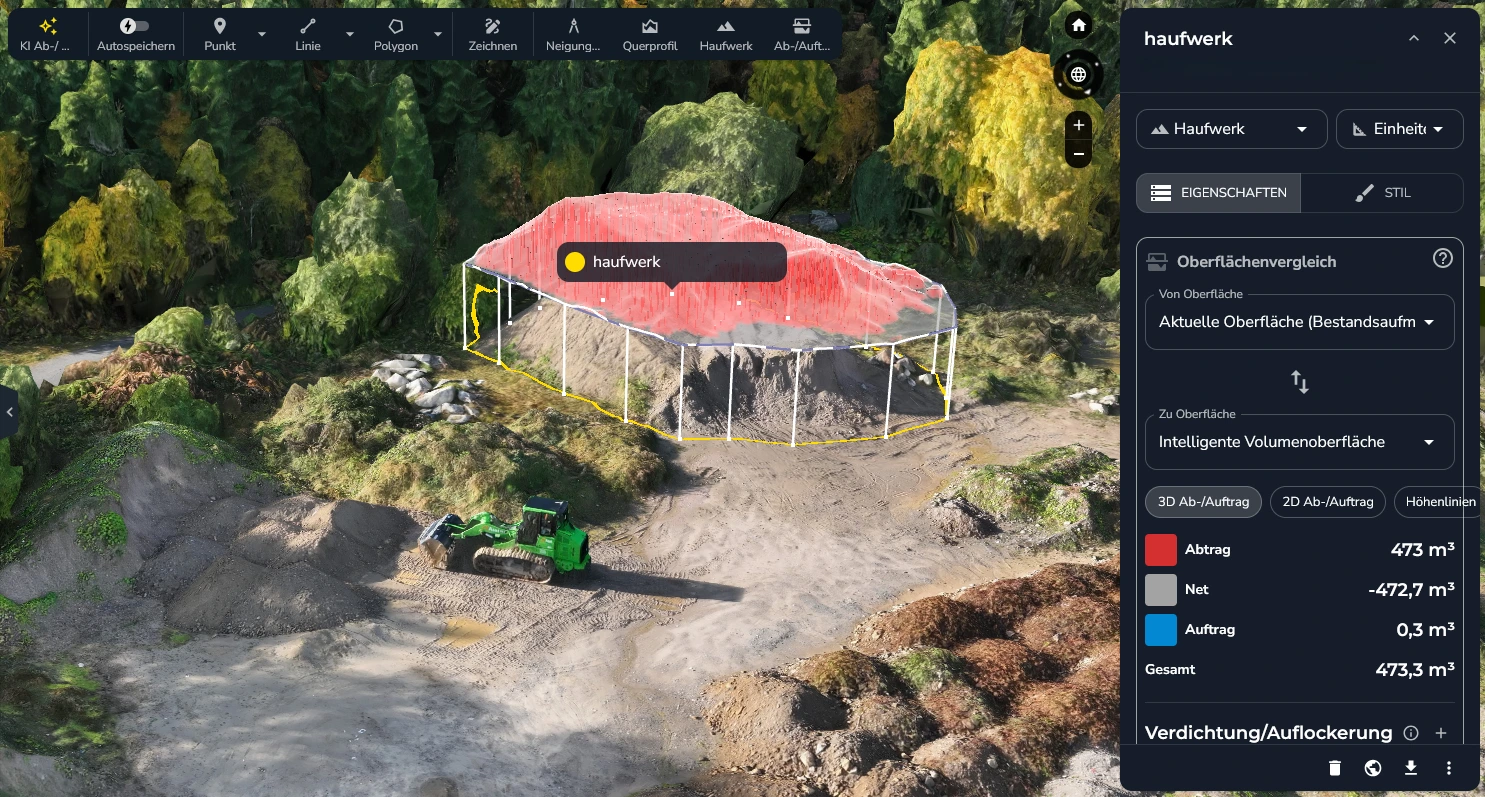
Task: Toggle the Autospeichern switch
Action: (x=135, y=27)
